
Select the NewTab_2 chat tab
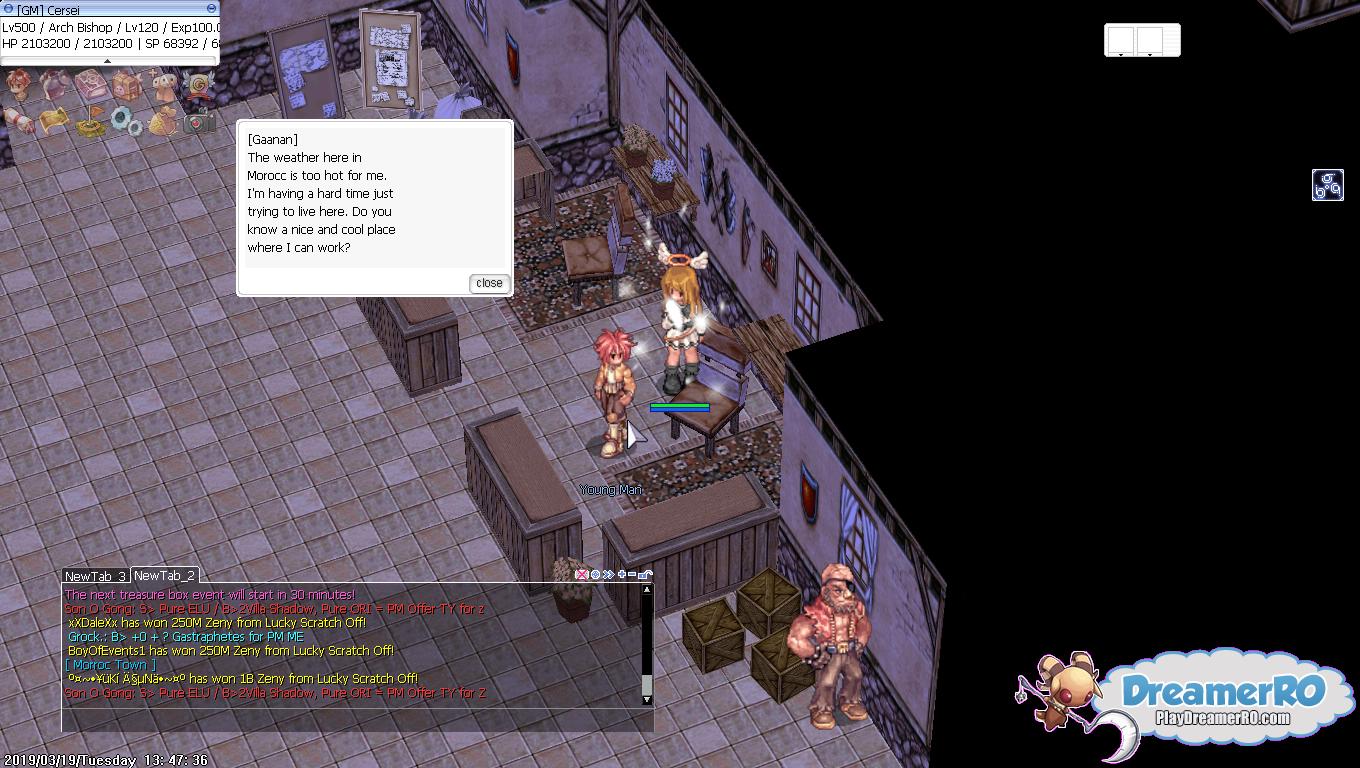(164, 575)
